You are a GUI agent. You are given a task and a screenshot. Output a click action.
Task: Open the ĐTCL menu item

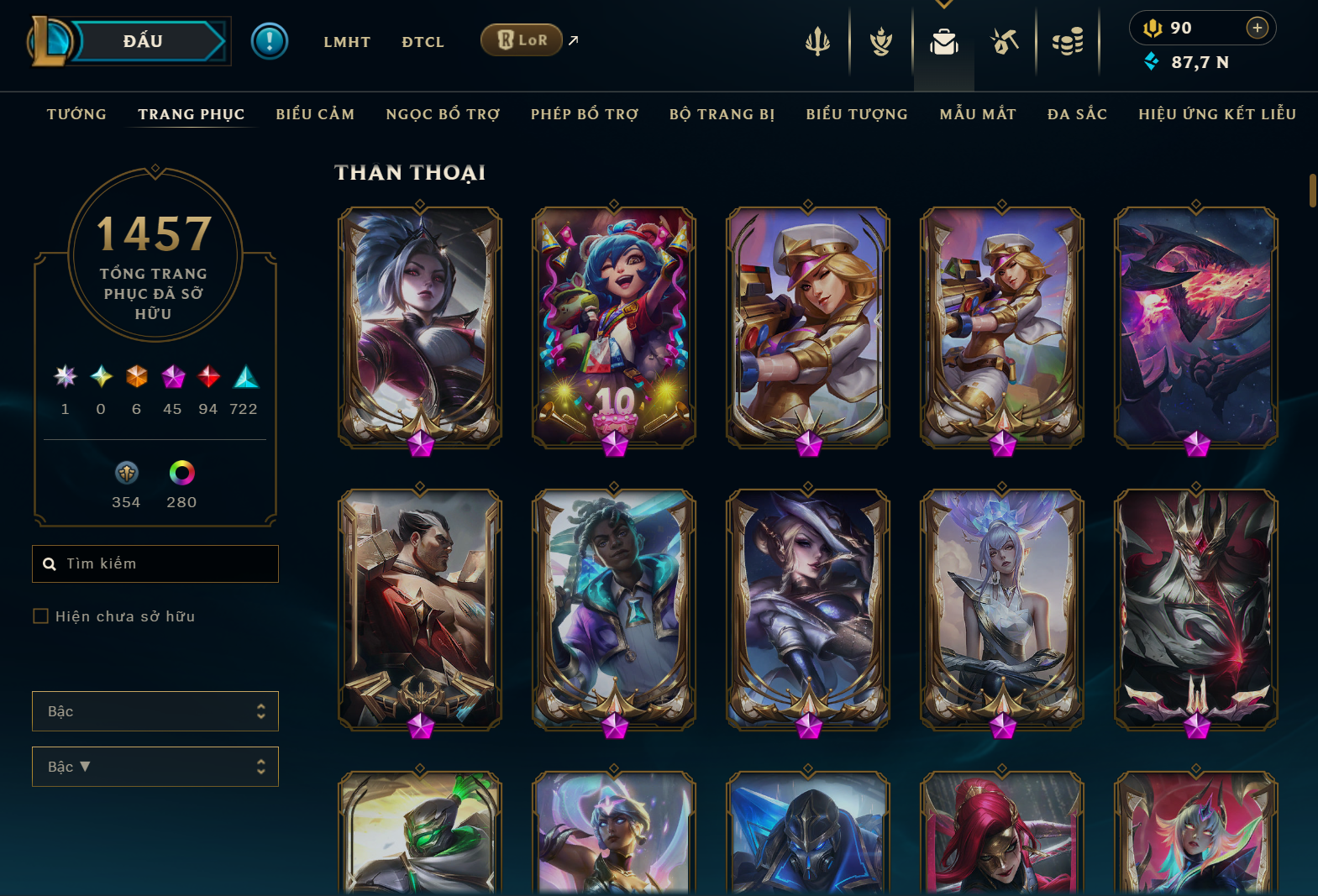[x=423, y=41]
